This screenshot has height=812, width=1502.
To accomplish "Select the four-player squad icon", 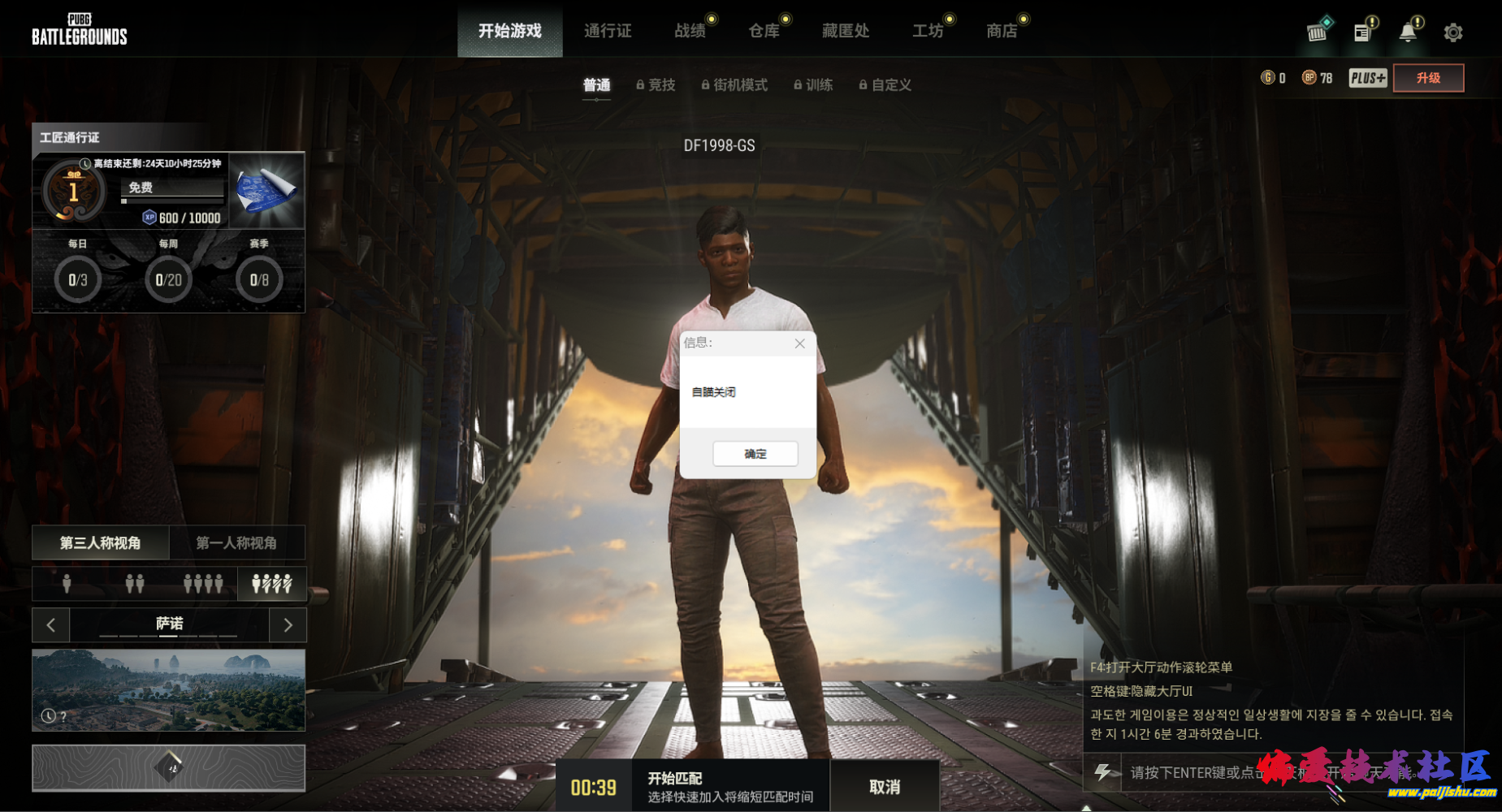I will pos(203,584).
